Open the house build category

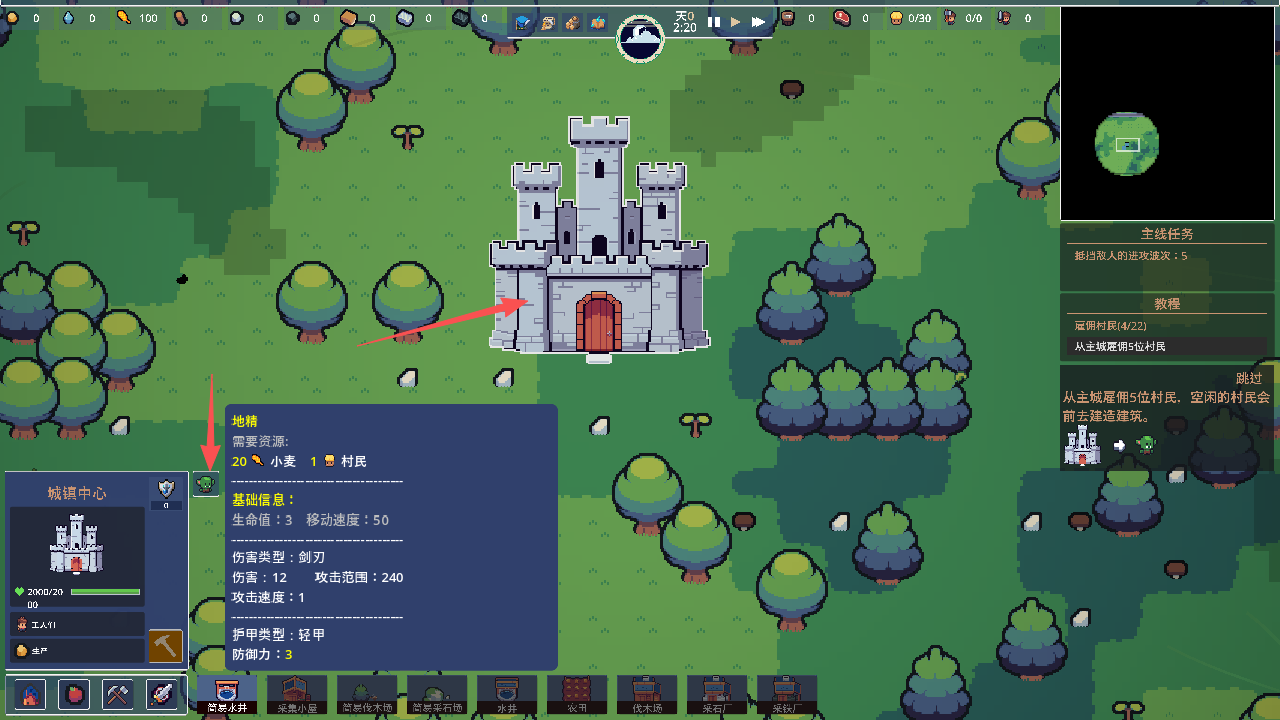31,694
